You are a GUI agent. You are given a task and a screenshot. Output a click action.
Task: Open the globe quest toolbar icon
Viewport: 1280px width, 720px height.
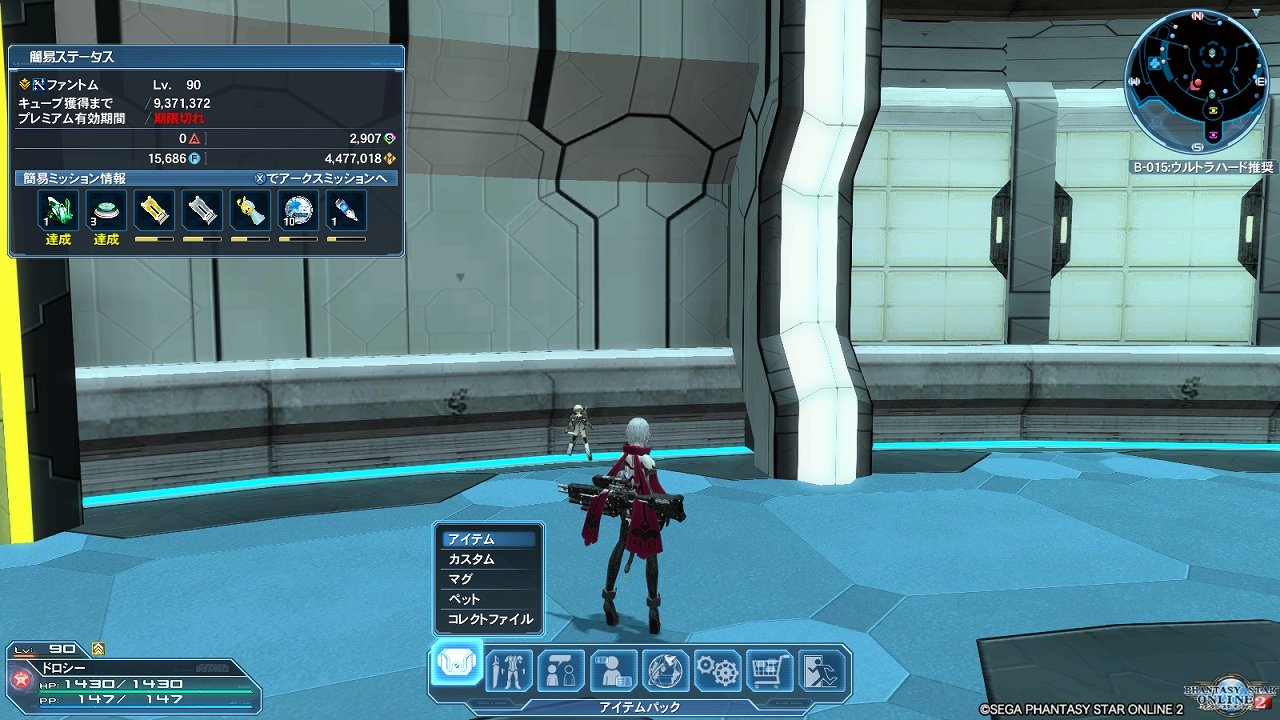[666, 669]
